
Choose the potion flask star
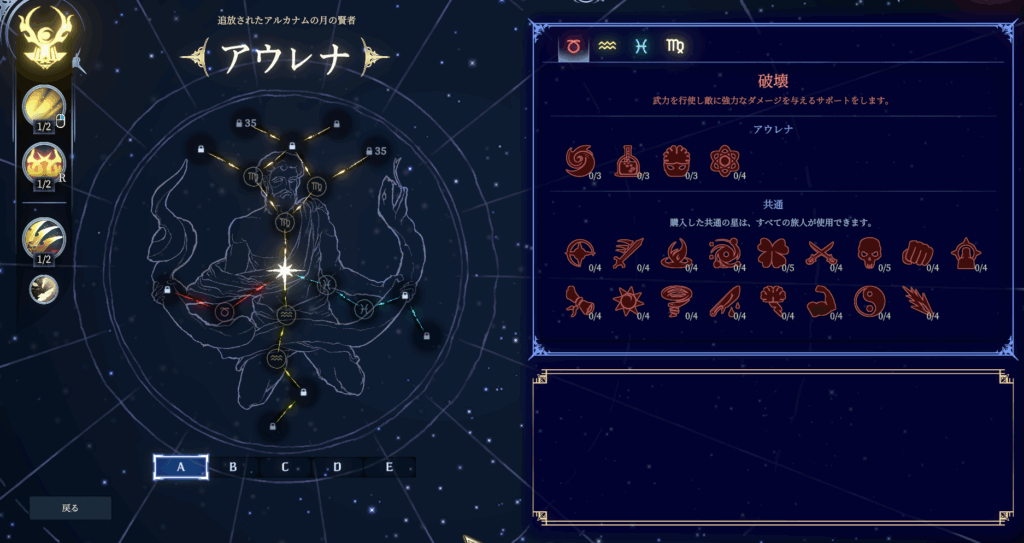click(x=627, y=161)
